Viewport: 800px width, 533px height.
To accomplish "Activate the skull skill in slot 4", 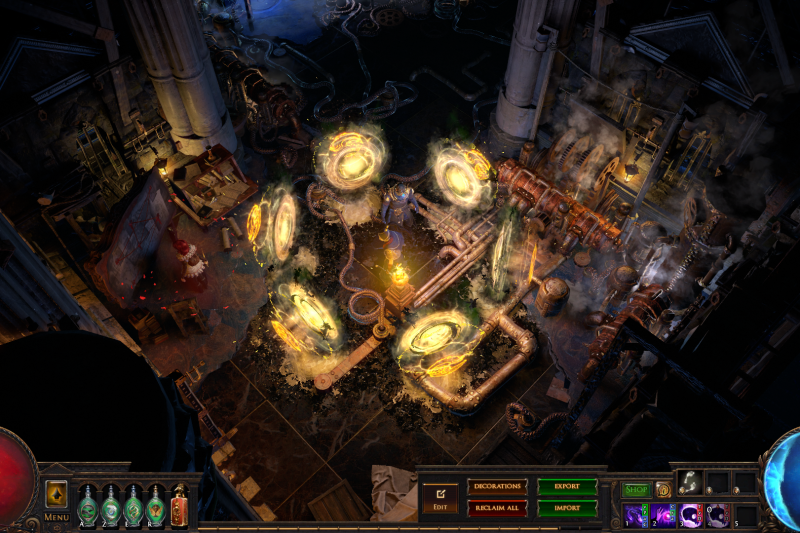I will pyautogui.click(x=718, y=515).
